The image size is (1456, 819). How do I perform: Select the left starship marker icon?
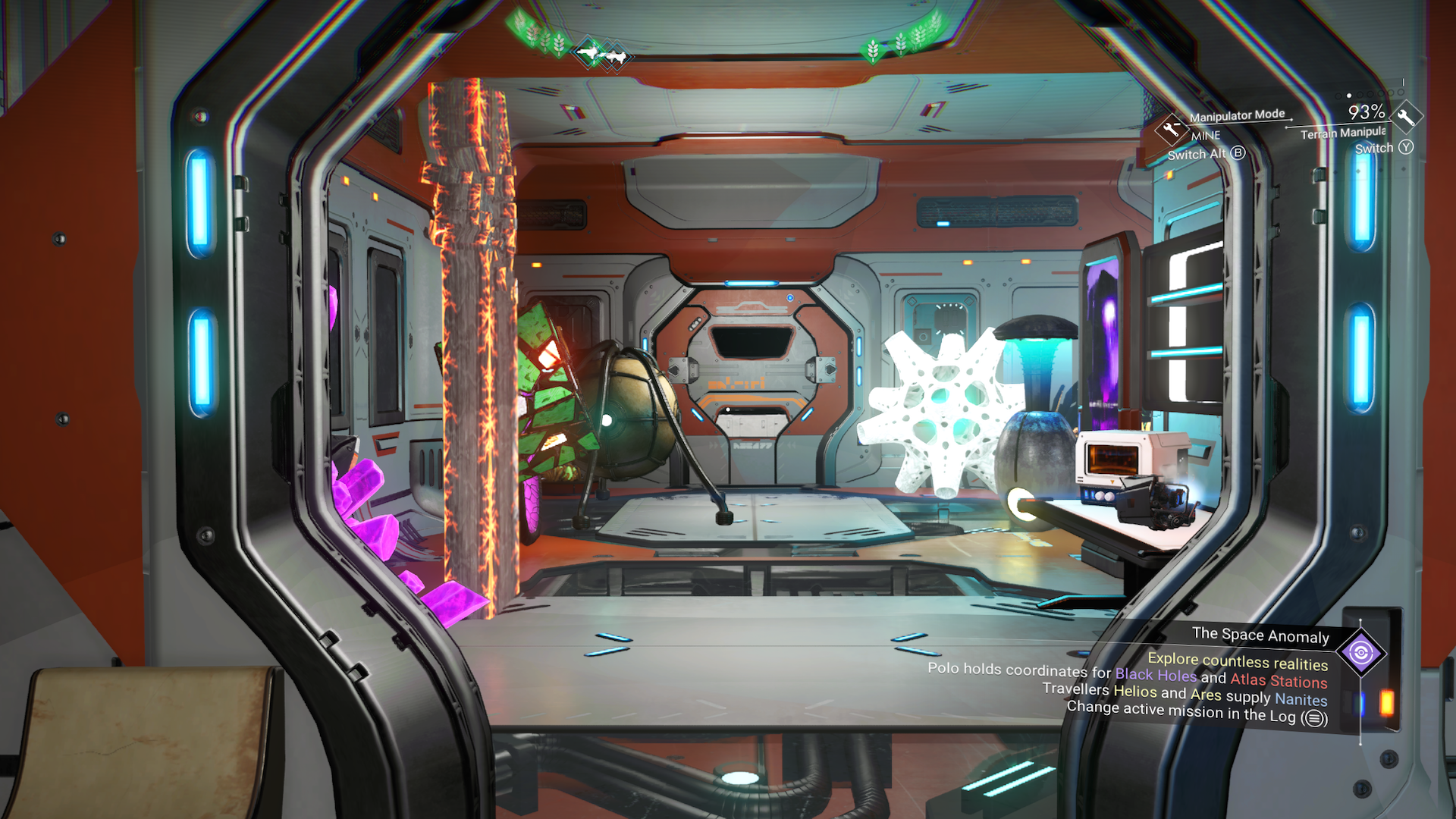pos(588,52)
